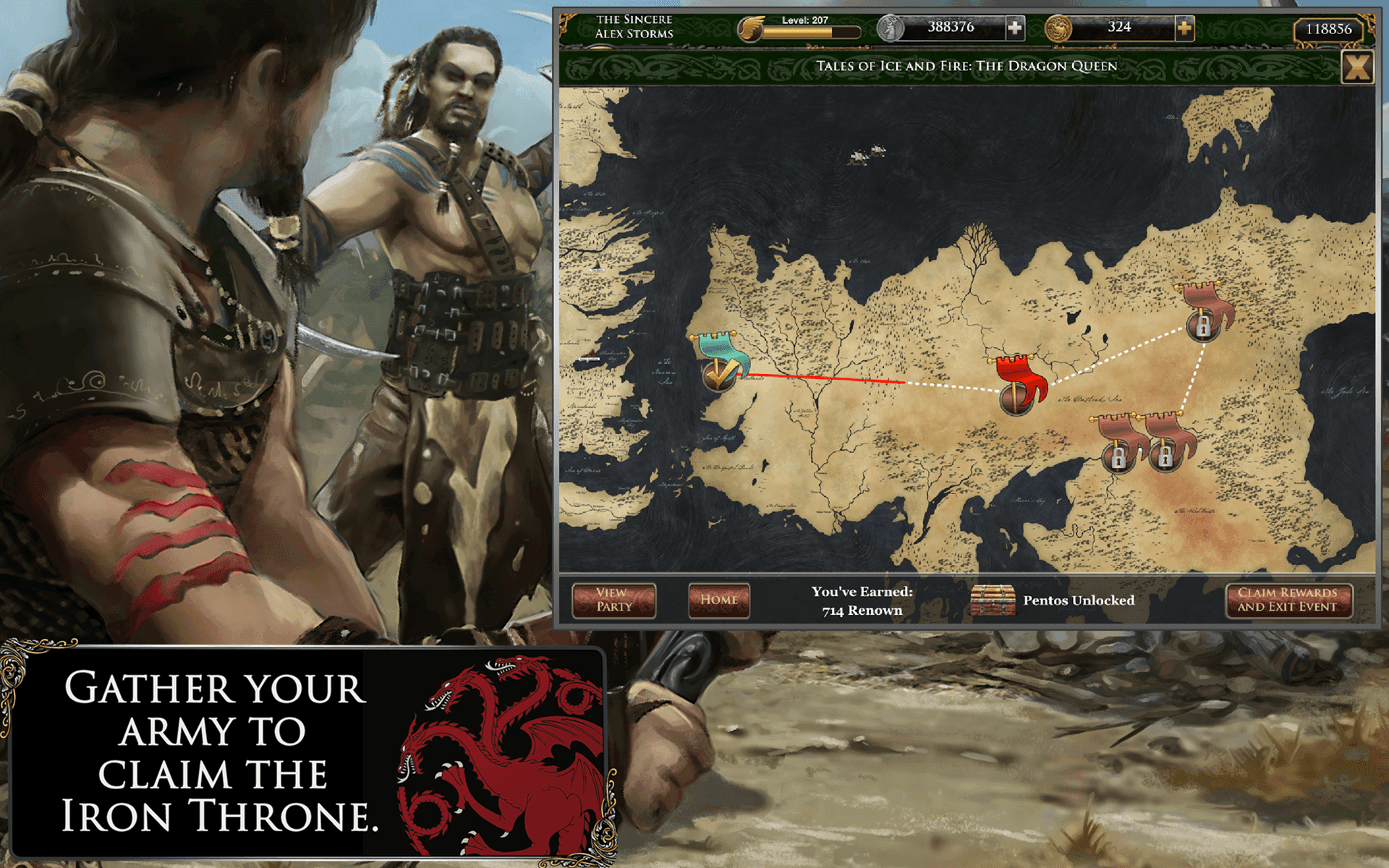This screenshot has height=868, width=1389.
Task: Click the name The Sincere Alex Storms
Action: (634, 26)
